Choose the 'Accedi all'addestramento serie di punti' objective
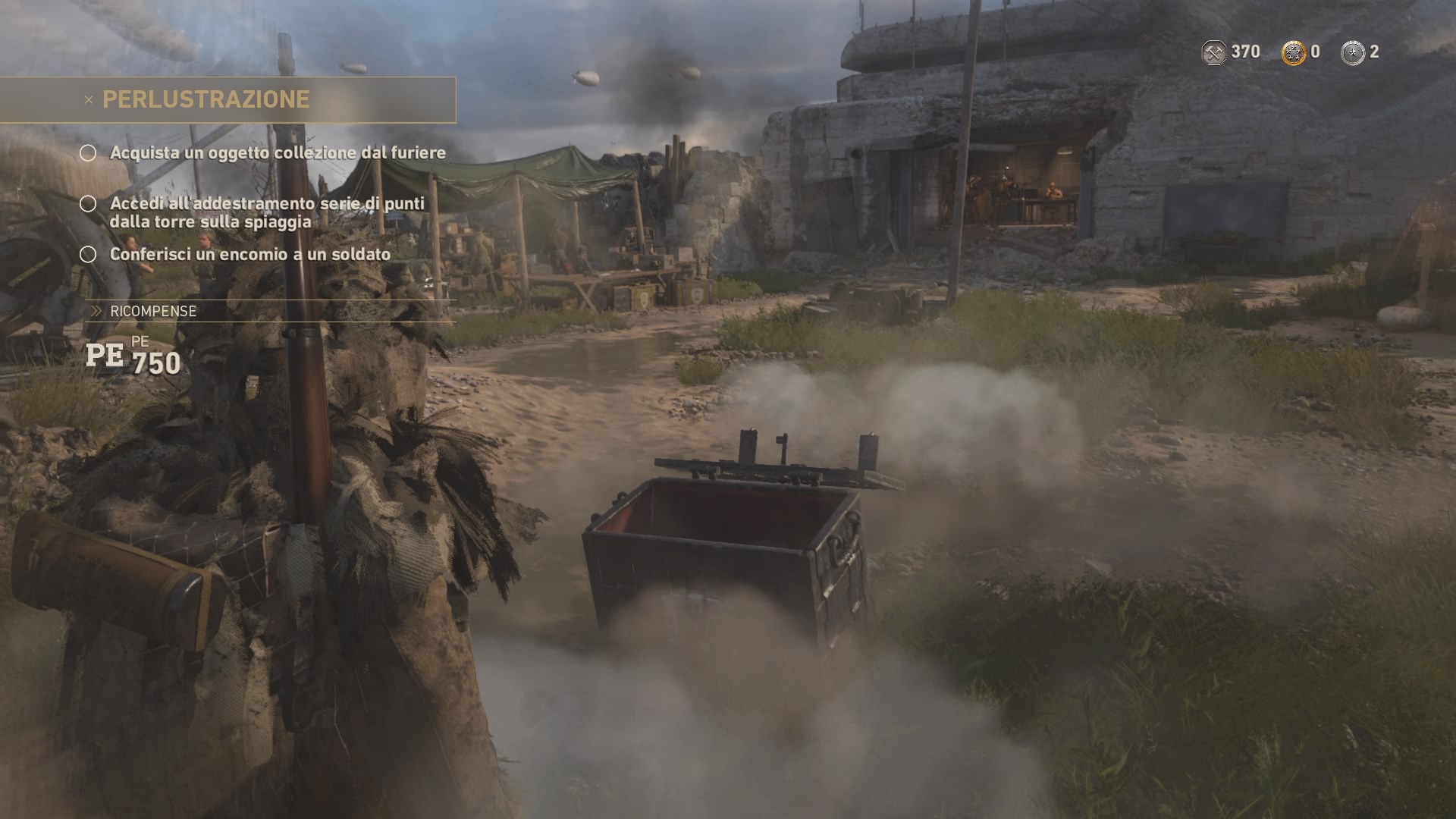 266,212
